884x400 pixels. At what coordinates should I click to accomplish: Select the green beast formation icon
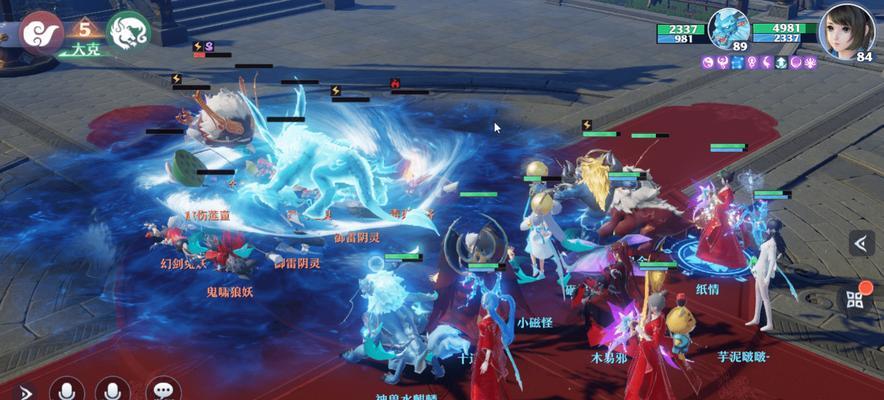[x=128, y=31]
